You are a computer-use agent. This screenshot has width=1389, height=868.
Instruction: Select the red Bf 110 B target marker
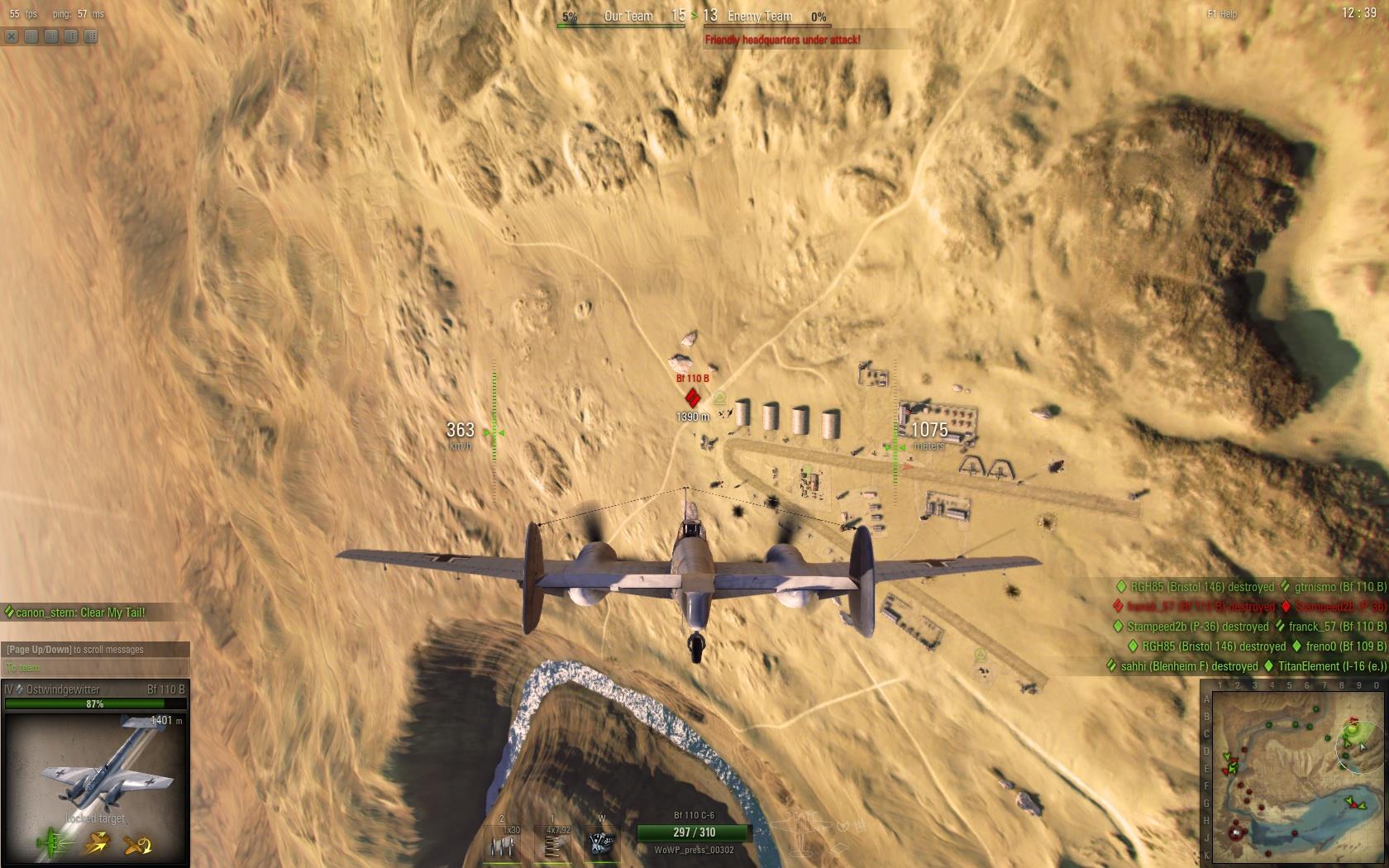[694, 398]
